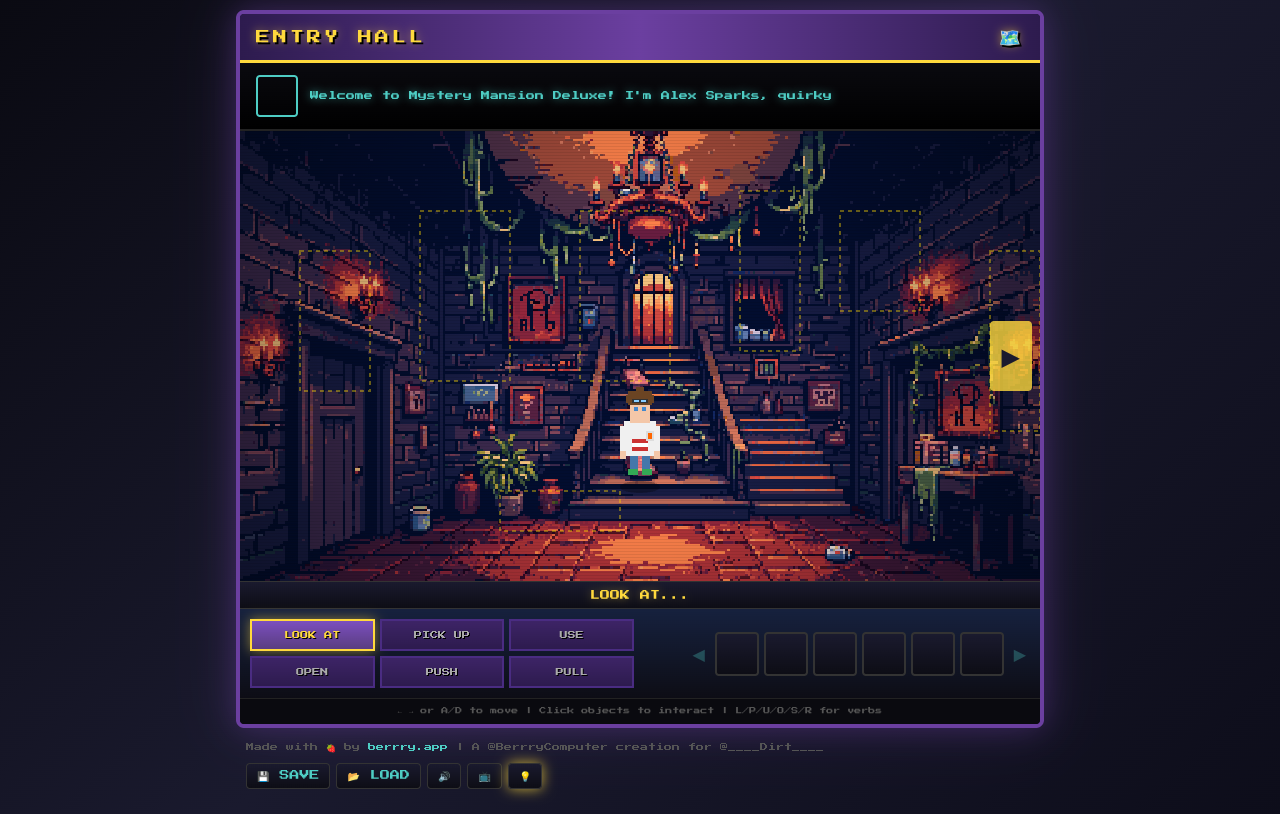This screenshot has height=814, width=1280.
Task: Click the next inventory page arrow
Action: coord(1020,654)
